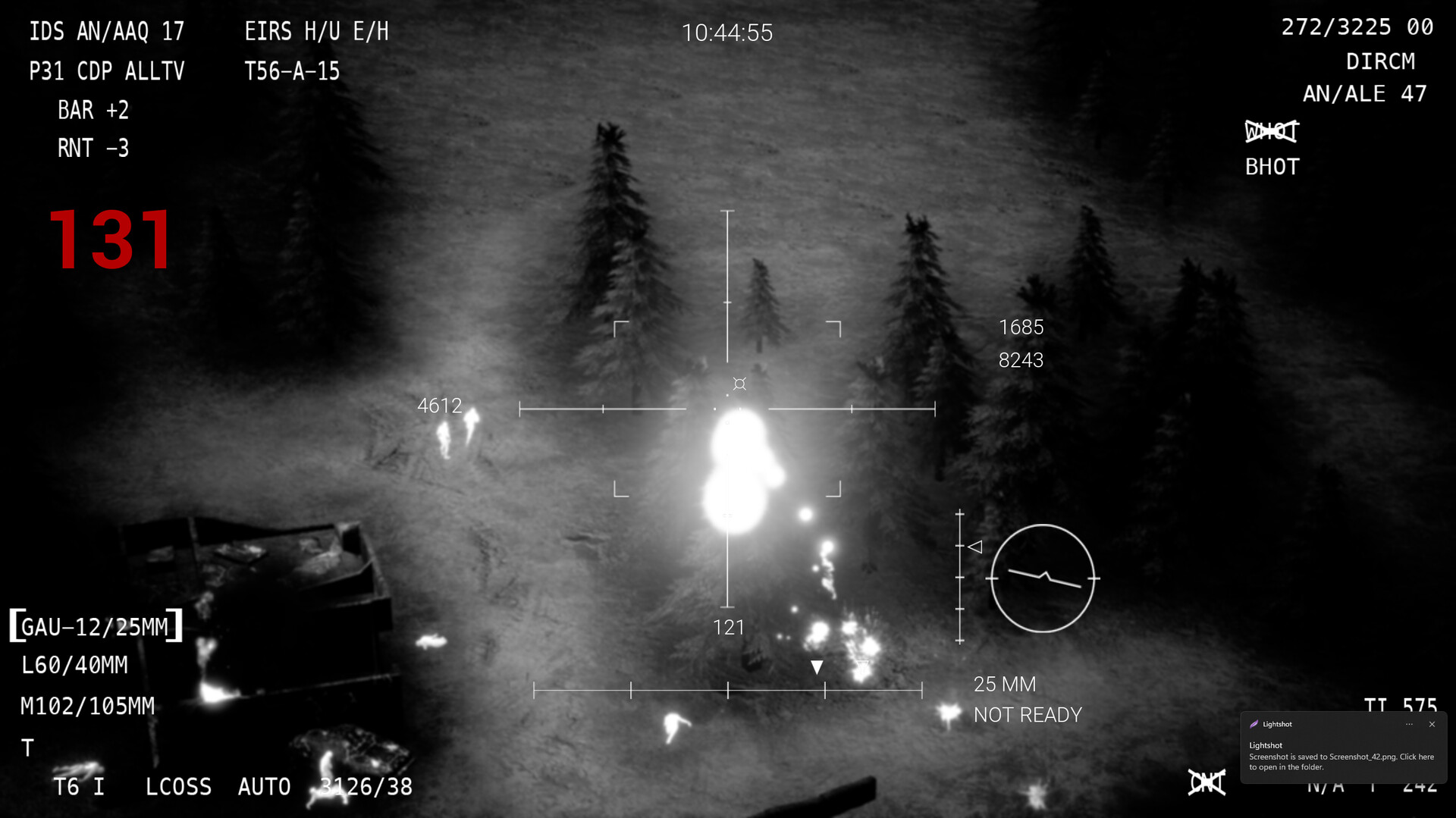The image size is (1456, 818).
Task: Click the Lightshot feather icon in the notification
Action: [x=1256, y=724]
